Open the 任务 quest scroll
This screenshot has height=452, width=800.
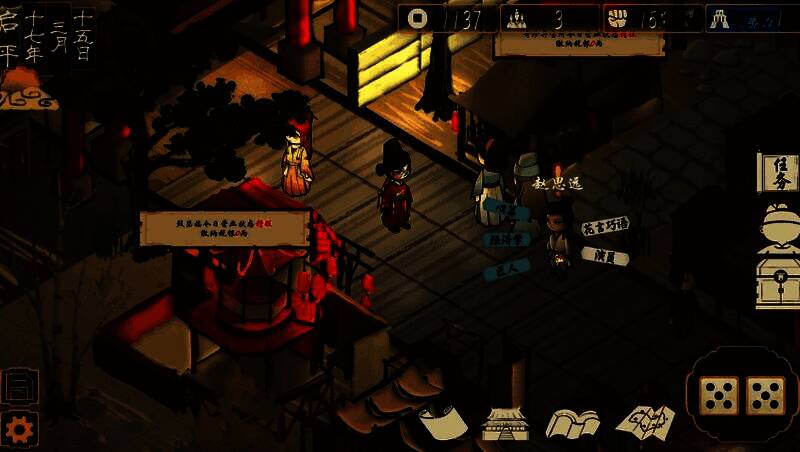[779, 172]
